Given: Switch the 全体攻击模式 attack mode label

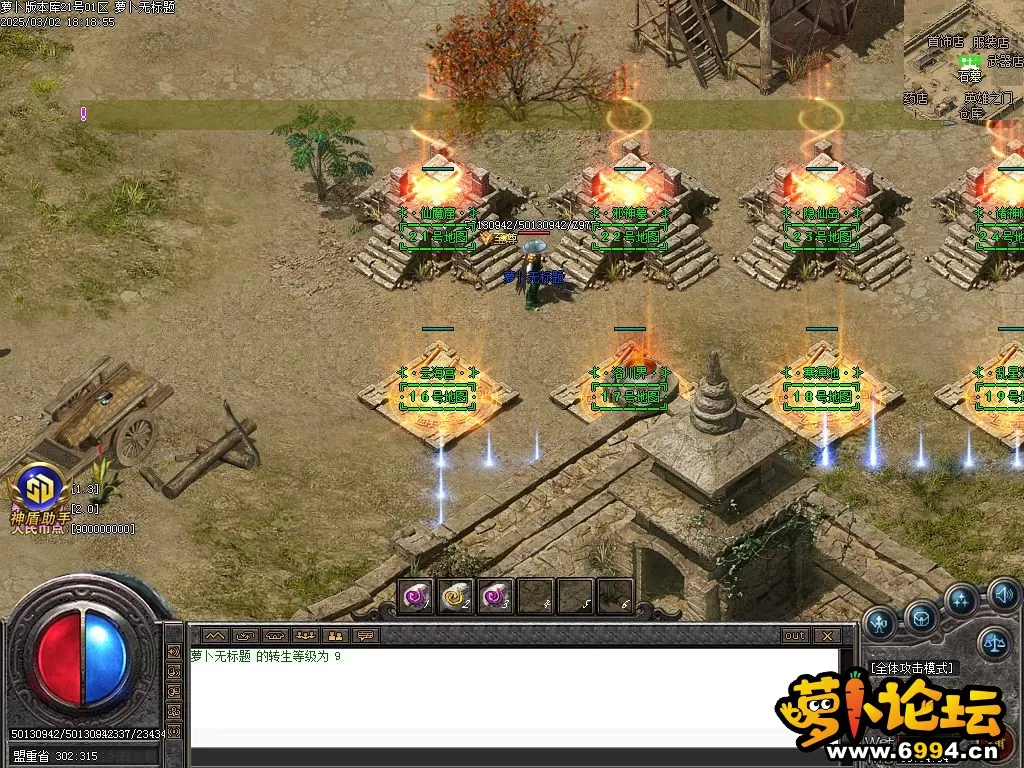Looking at the screenshot, I should point(911,667).
